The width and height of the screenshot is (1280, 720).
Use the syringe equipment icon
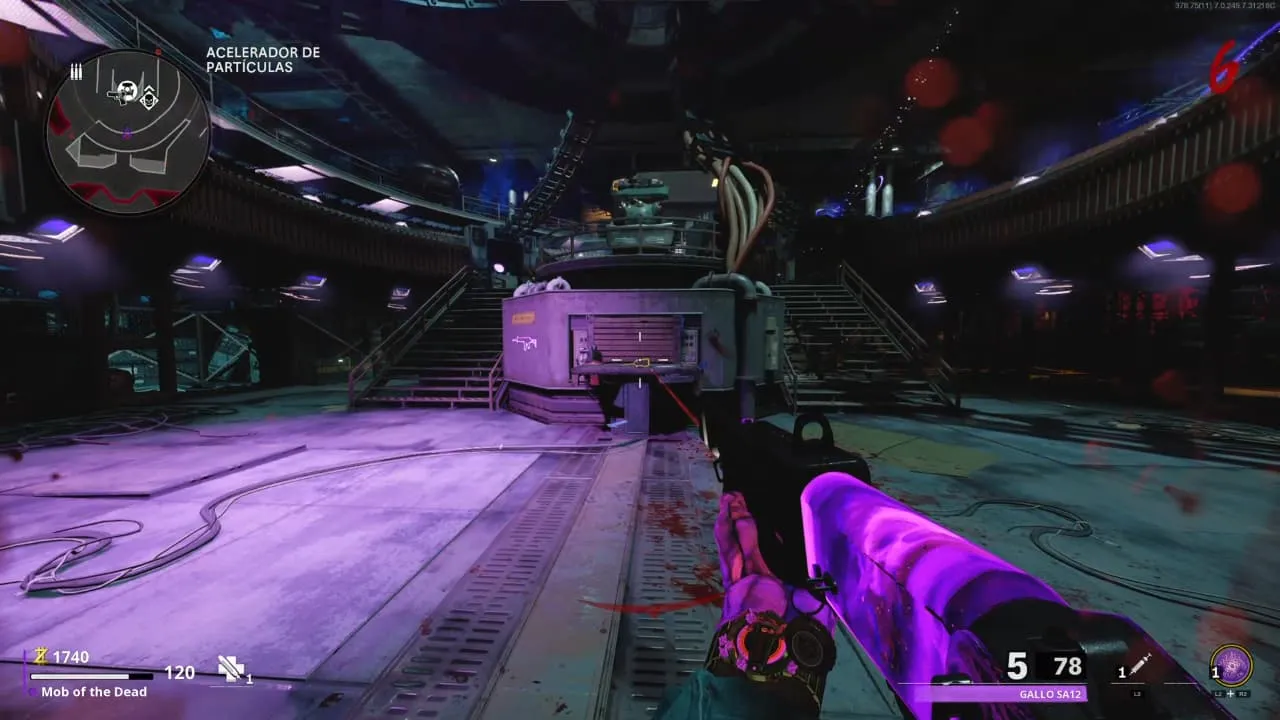pyautogui.click(x=1141, y=666)
